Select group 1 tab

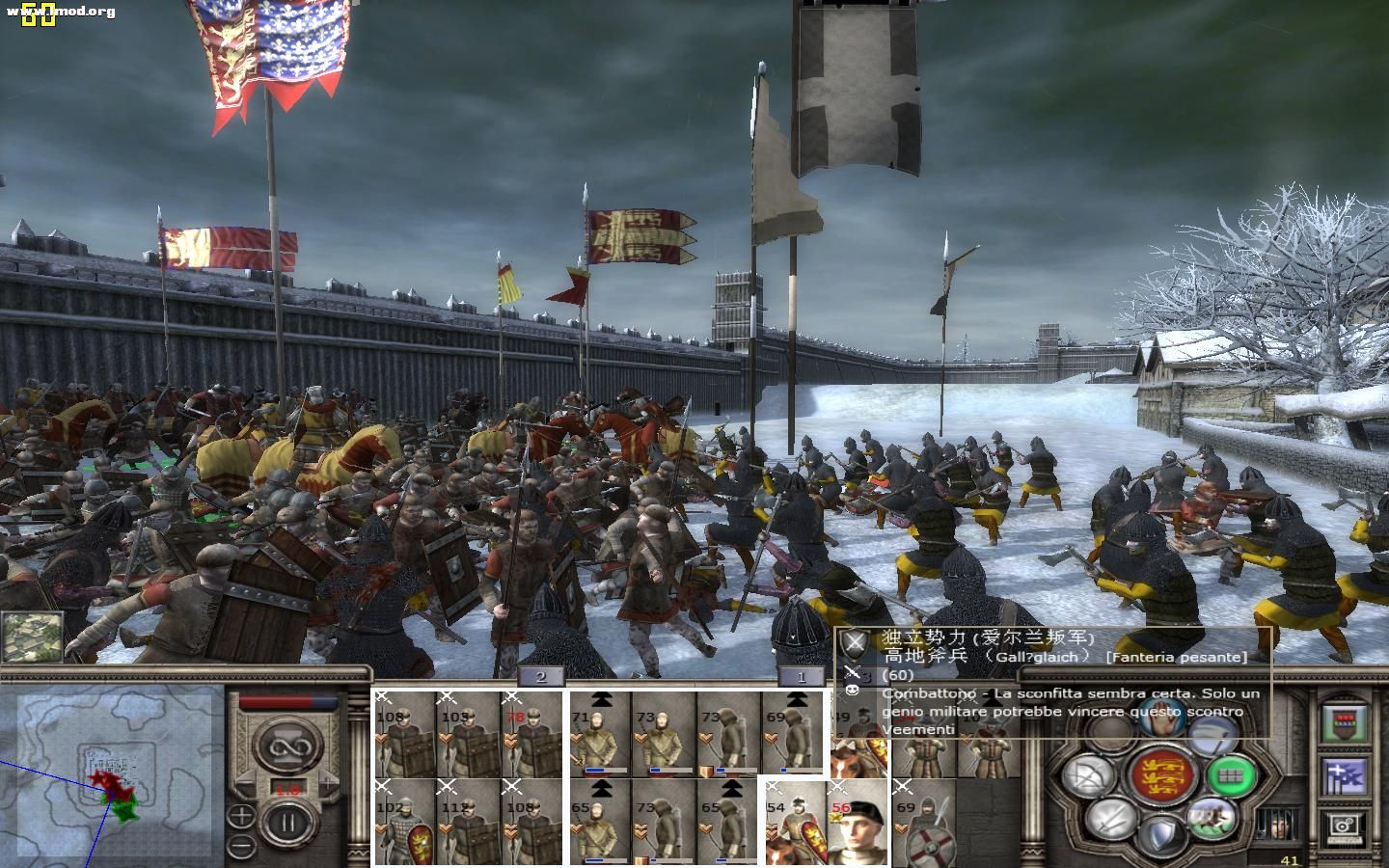tap(800, 677)
